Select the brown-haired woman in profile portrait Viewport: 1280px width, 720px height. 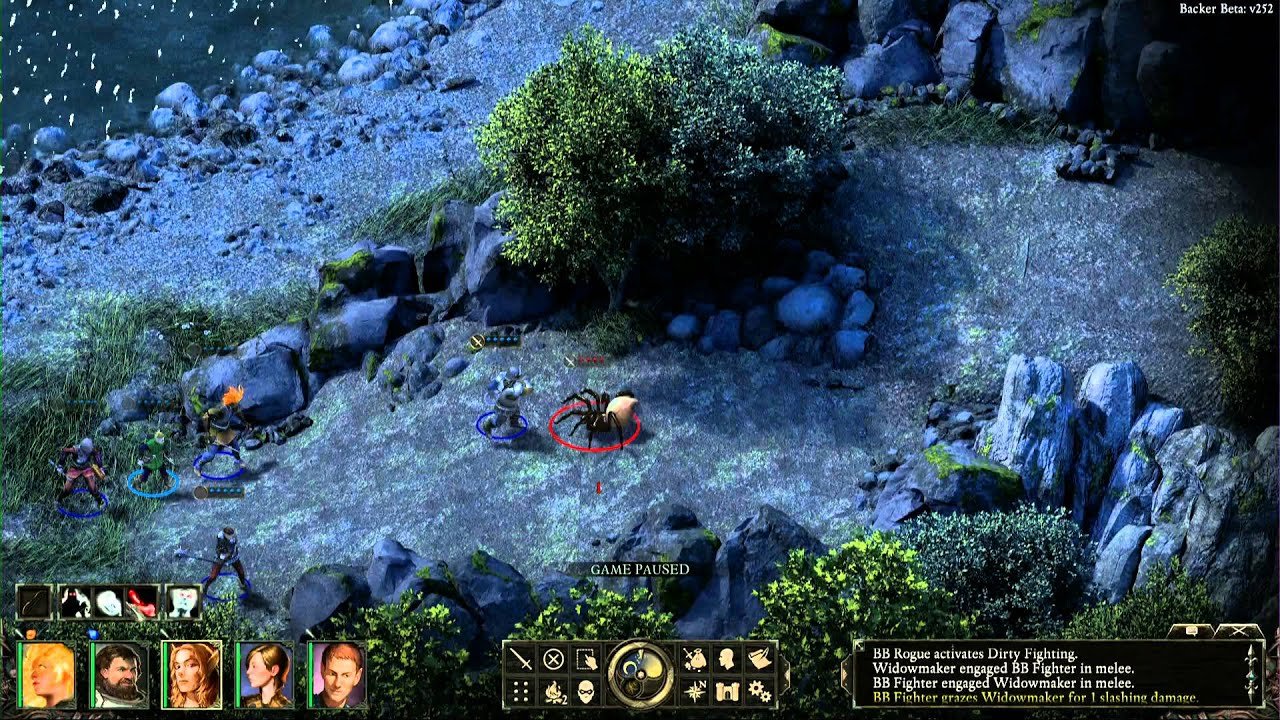pos(265,675)
